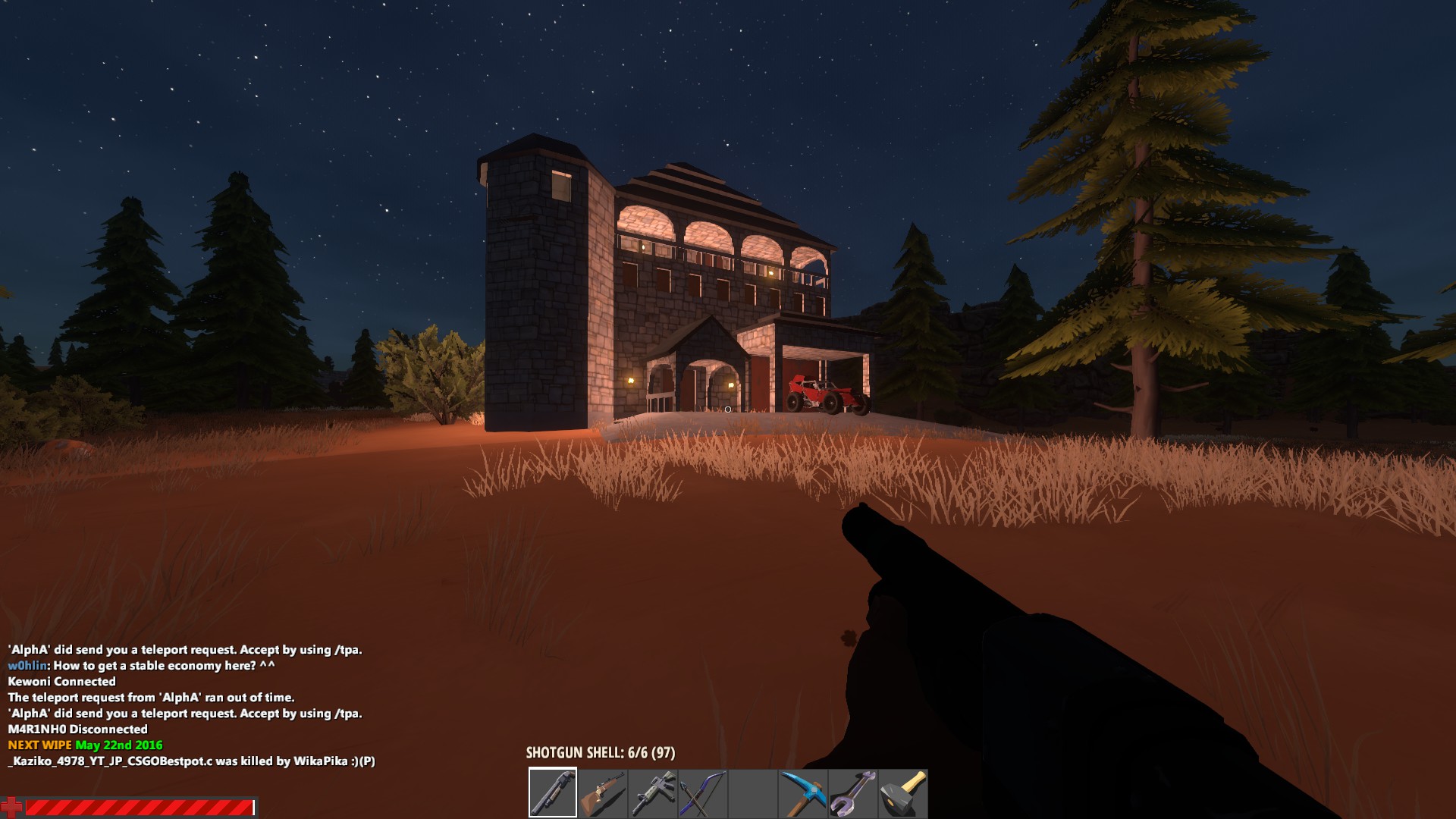Viewport: 1456px width, 819px height.
Task: Click the teleport request message from AlphA
Action: coord(184,650)
